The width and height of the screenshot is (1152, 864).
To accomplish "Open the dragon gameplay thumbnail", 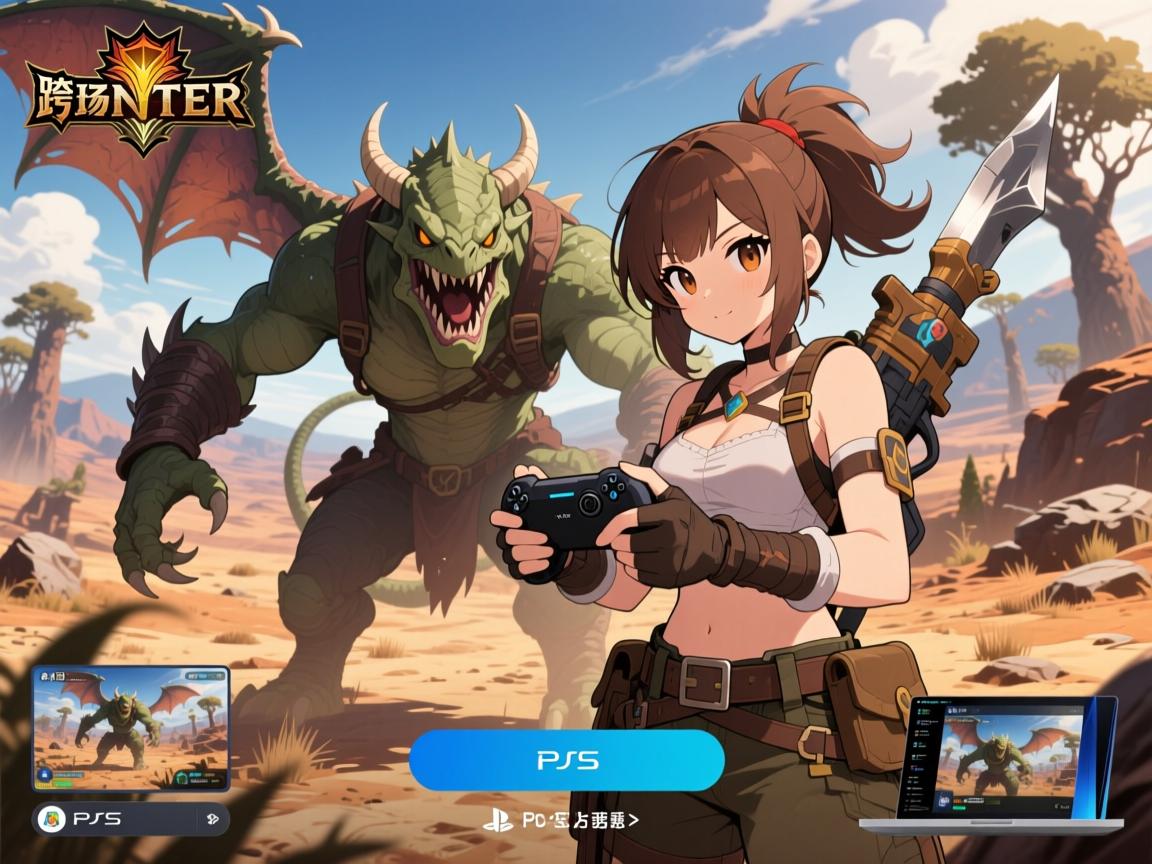I will pyautogui.click(x=131, y=728).
